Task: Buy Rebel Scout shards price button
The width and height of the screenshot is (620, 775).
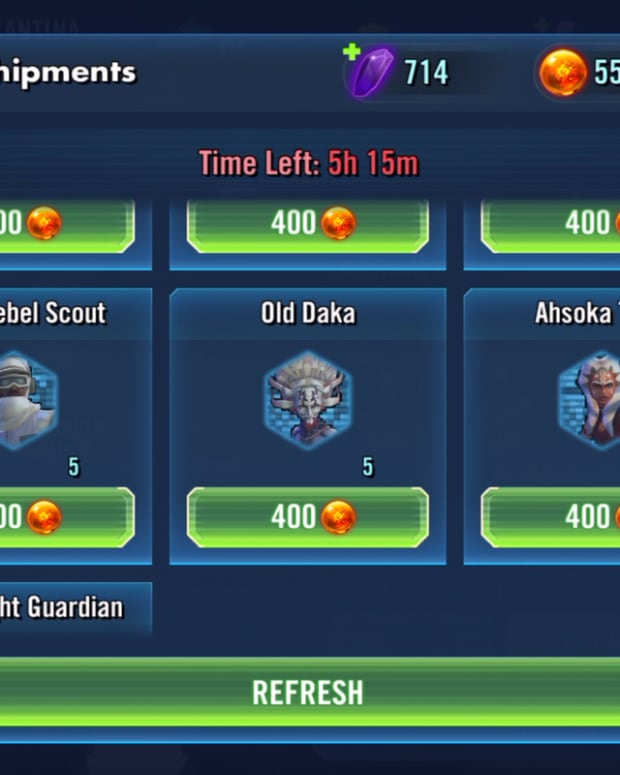Action: (66, 517)
